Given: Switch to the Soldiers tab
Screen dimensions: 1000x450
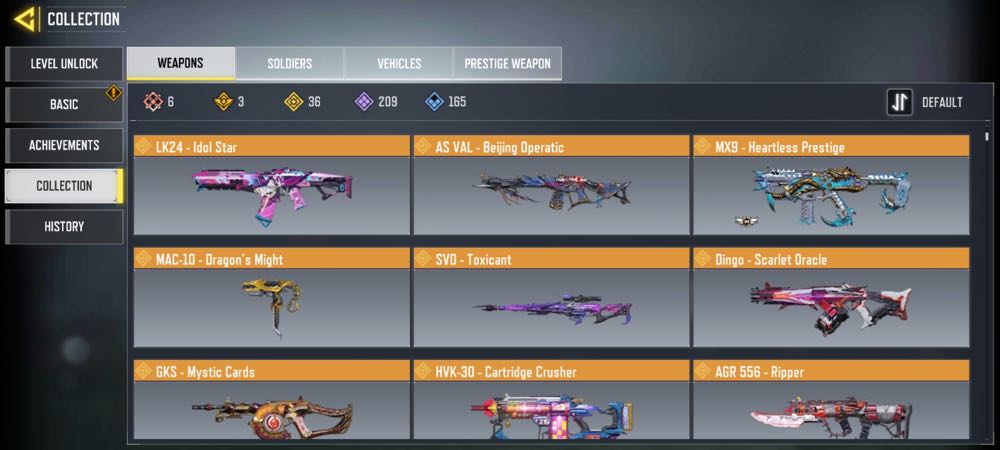Looking at the screenshot, I should point(290,64).
